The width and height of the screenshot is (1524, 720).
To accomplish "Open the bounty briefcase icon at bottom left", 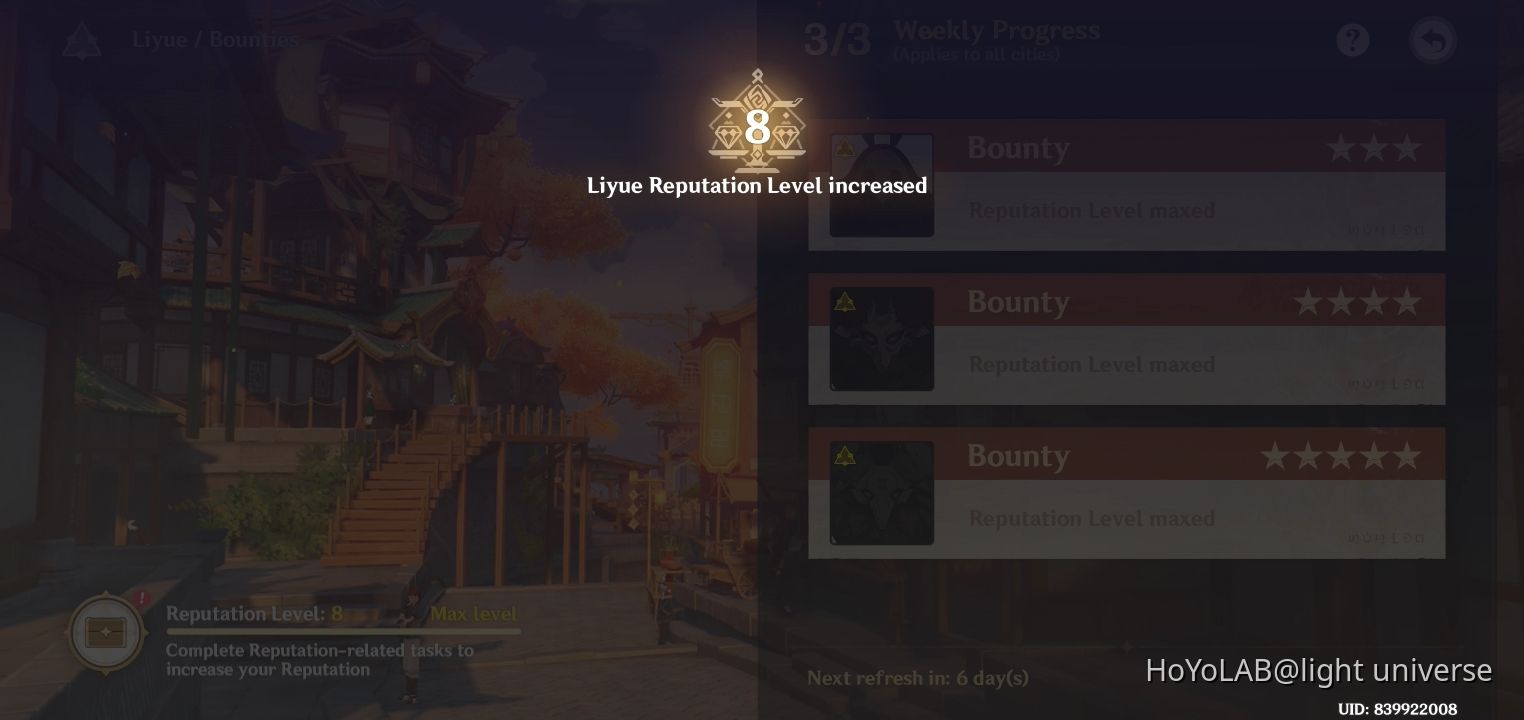I will coord(105,632).
